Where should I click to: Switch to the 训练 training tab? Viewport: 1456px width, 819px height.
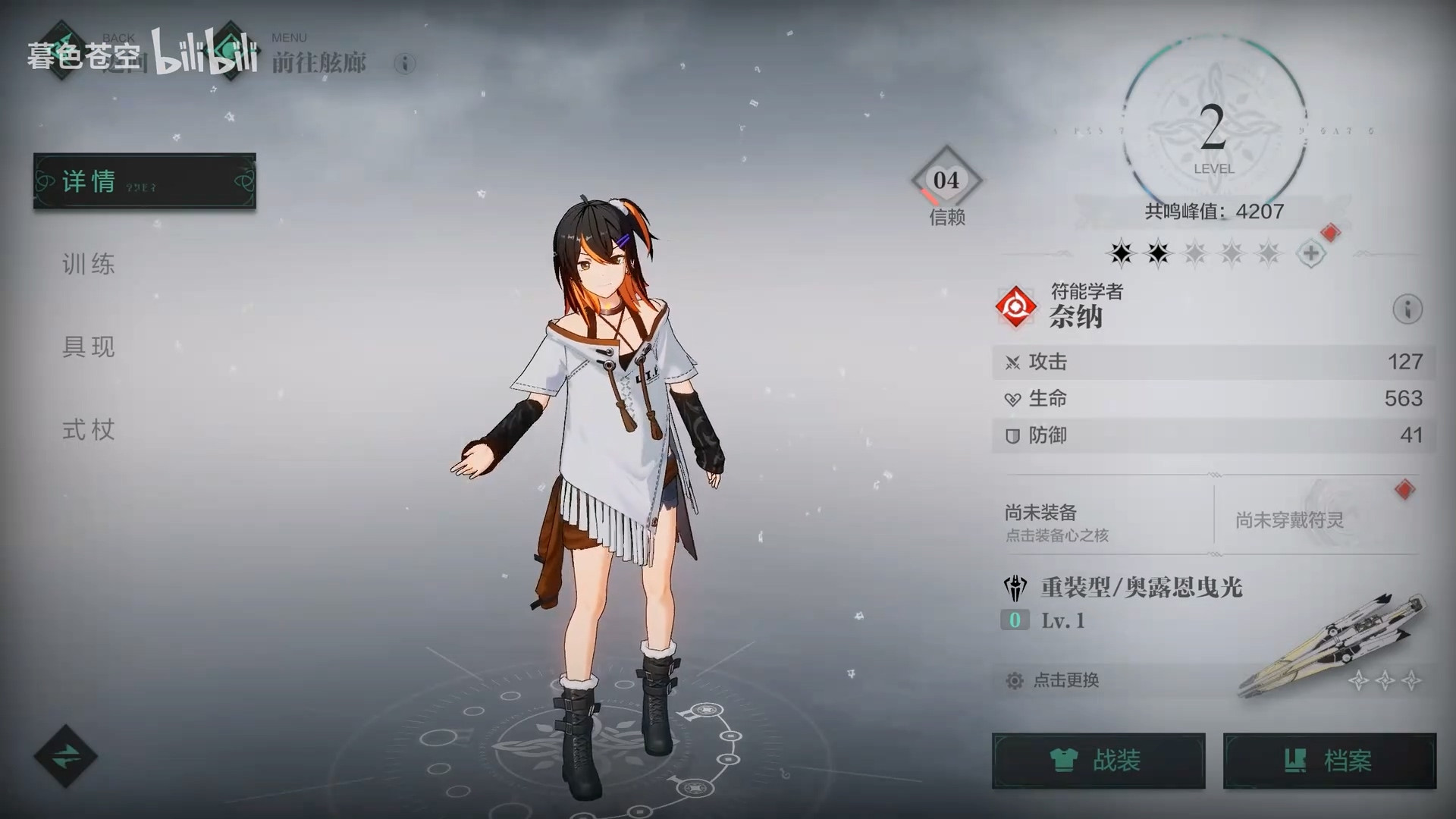click(89, 264)
